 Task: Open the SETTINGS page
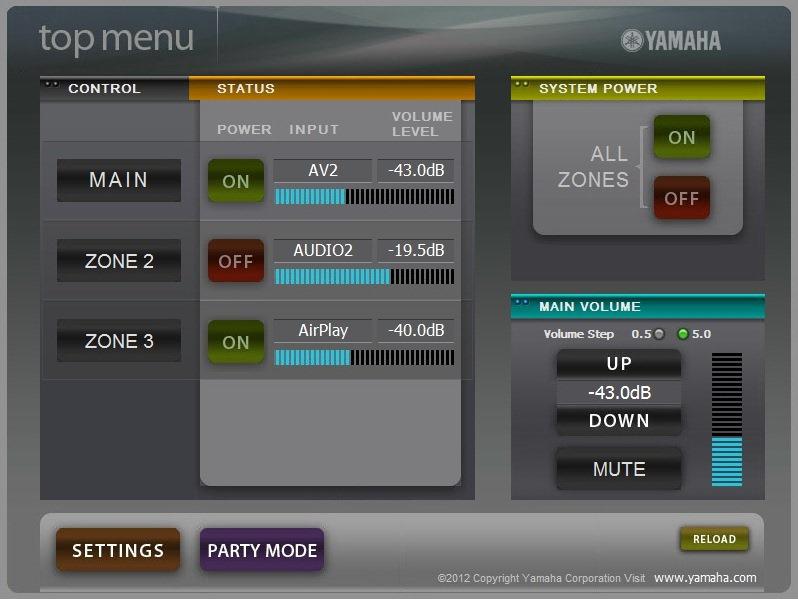point(118,550)
